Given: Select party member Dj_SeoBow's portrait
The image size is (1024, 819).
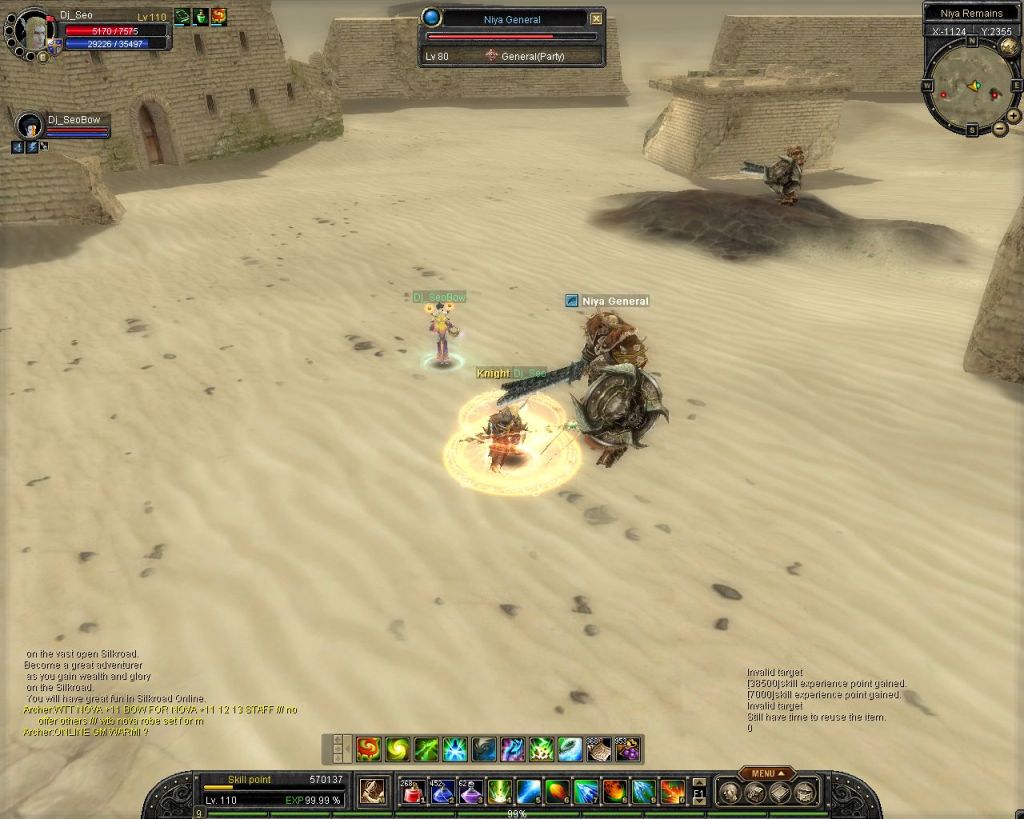Looking at the screenshot, I should (30, 125).
